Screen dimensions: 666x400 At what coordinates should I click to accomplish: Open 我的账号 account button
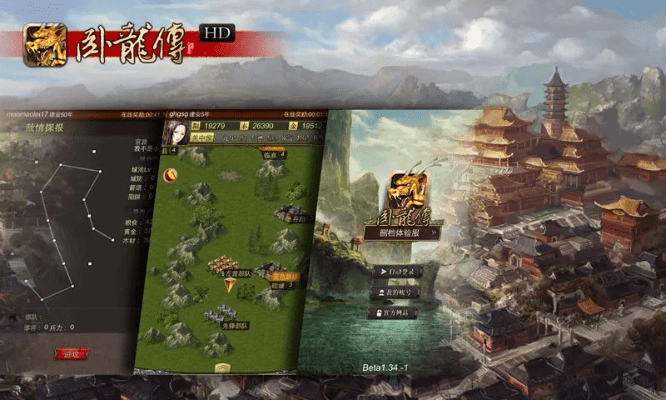395,291
